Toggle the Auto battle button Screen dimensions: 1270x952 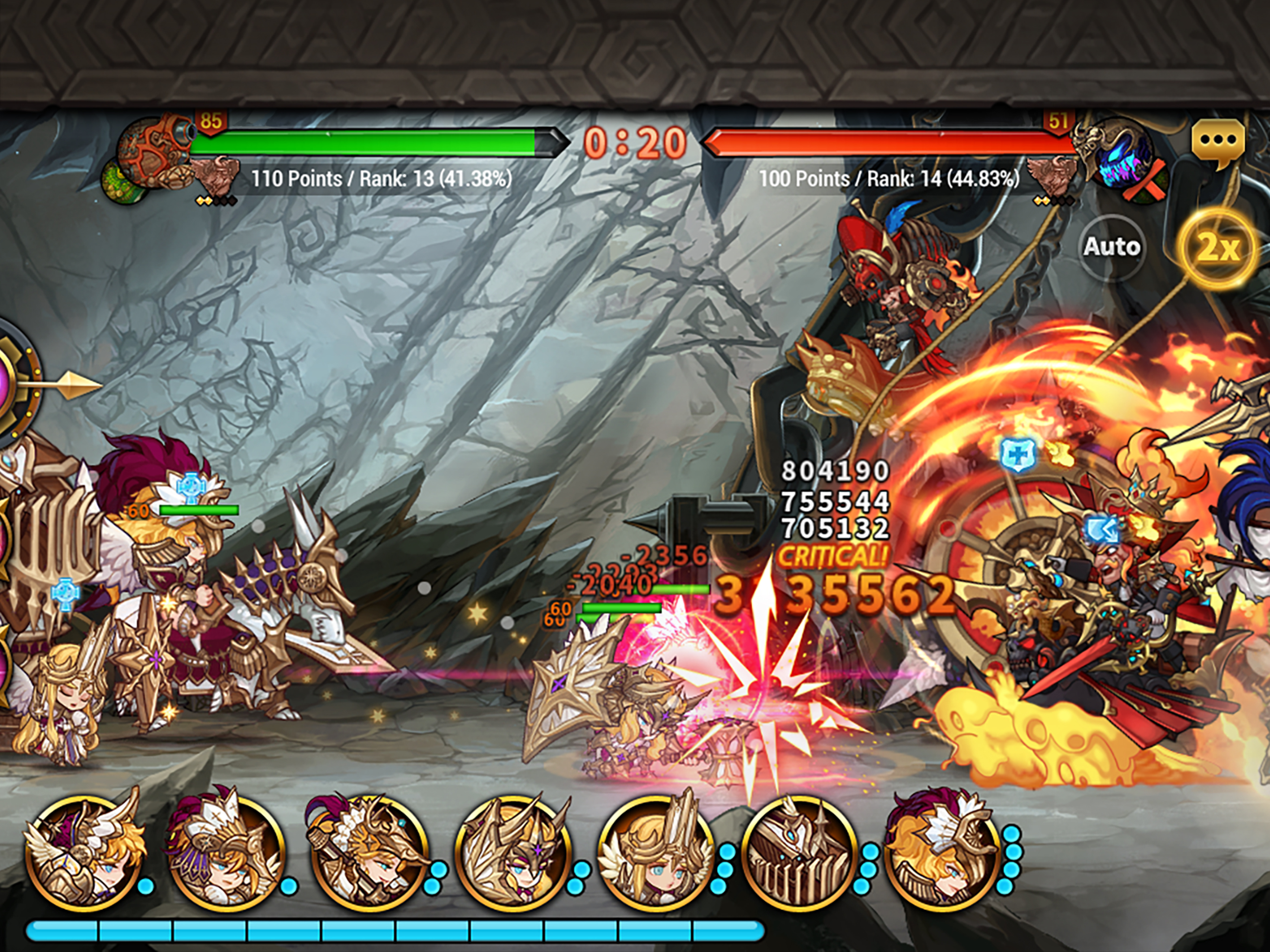point(1111,247)
